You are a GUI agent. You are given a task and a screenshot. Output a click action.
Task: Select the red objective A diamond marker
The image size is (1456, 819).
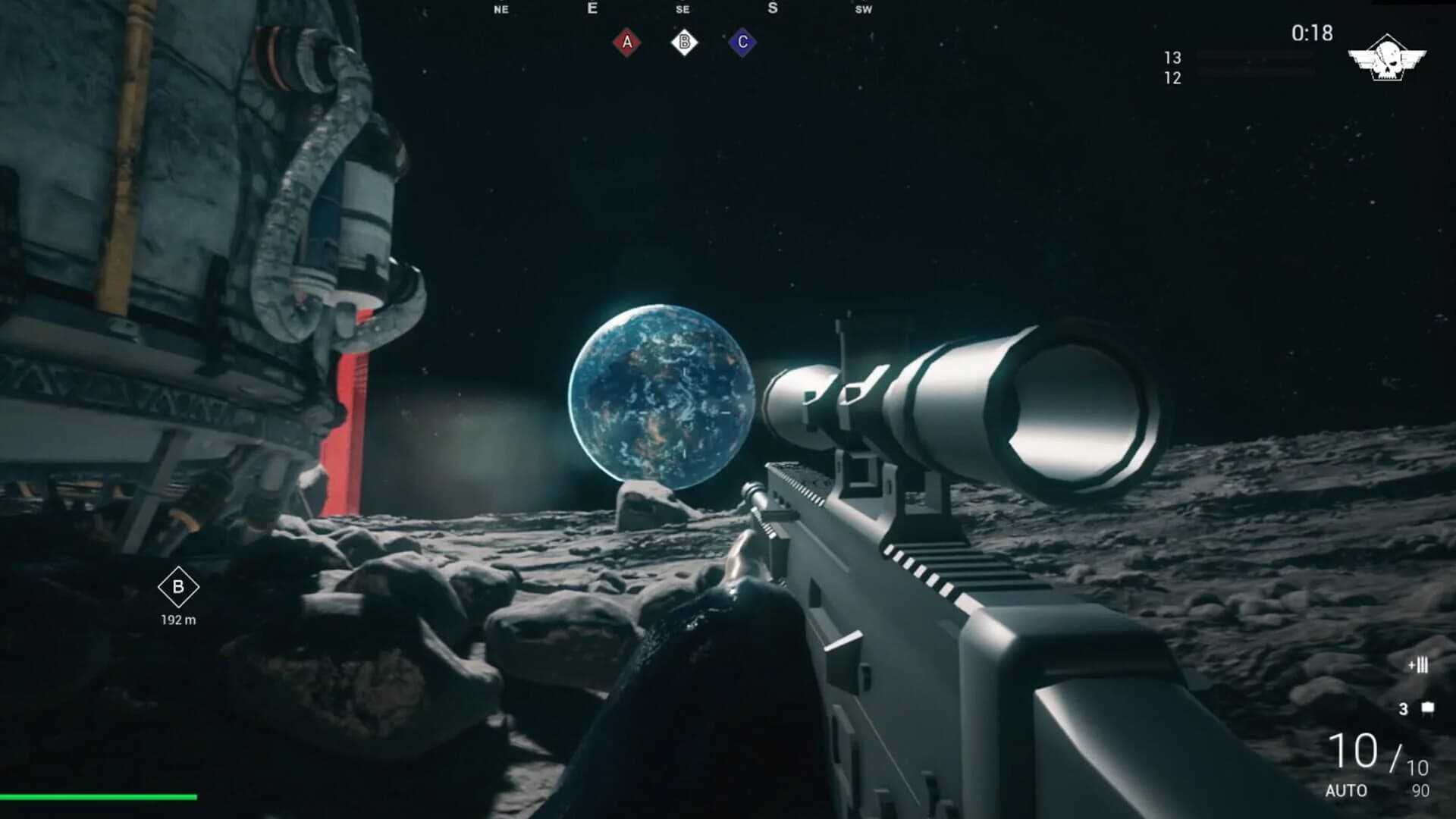point(626,42)
